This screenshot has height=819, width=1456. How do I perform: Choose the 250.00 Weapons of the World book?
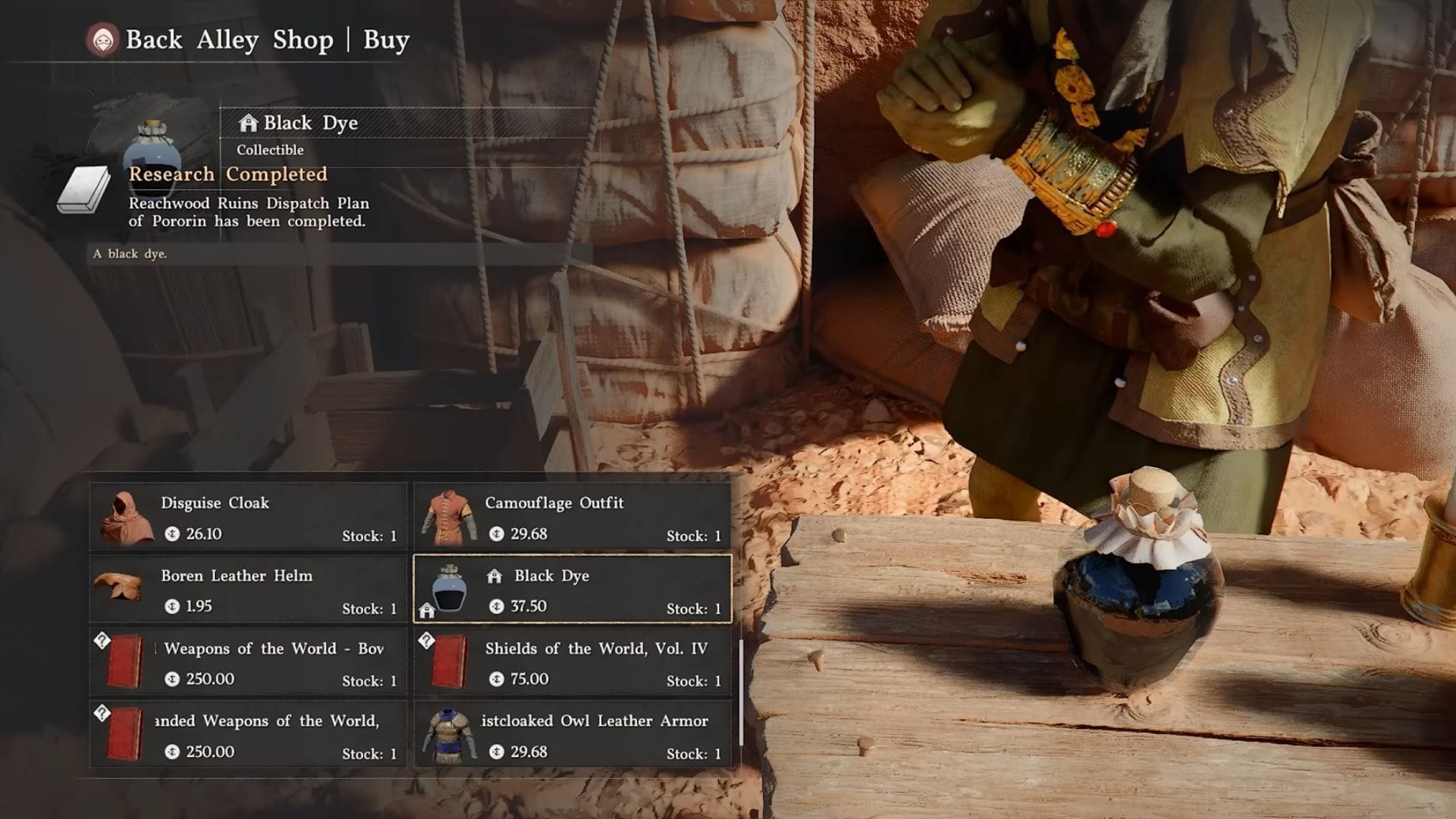248,663
